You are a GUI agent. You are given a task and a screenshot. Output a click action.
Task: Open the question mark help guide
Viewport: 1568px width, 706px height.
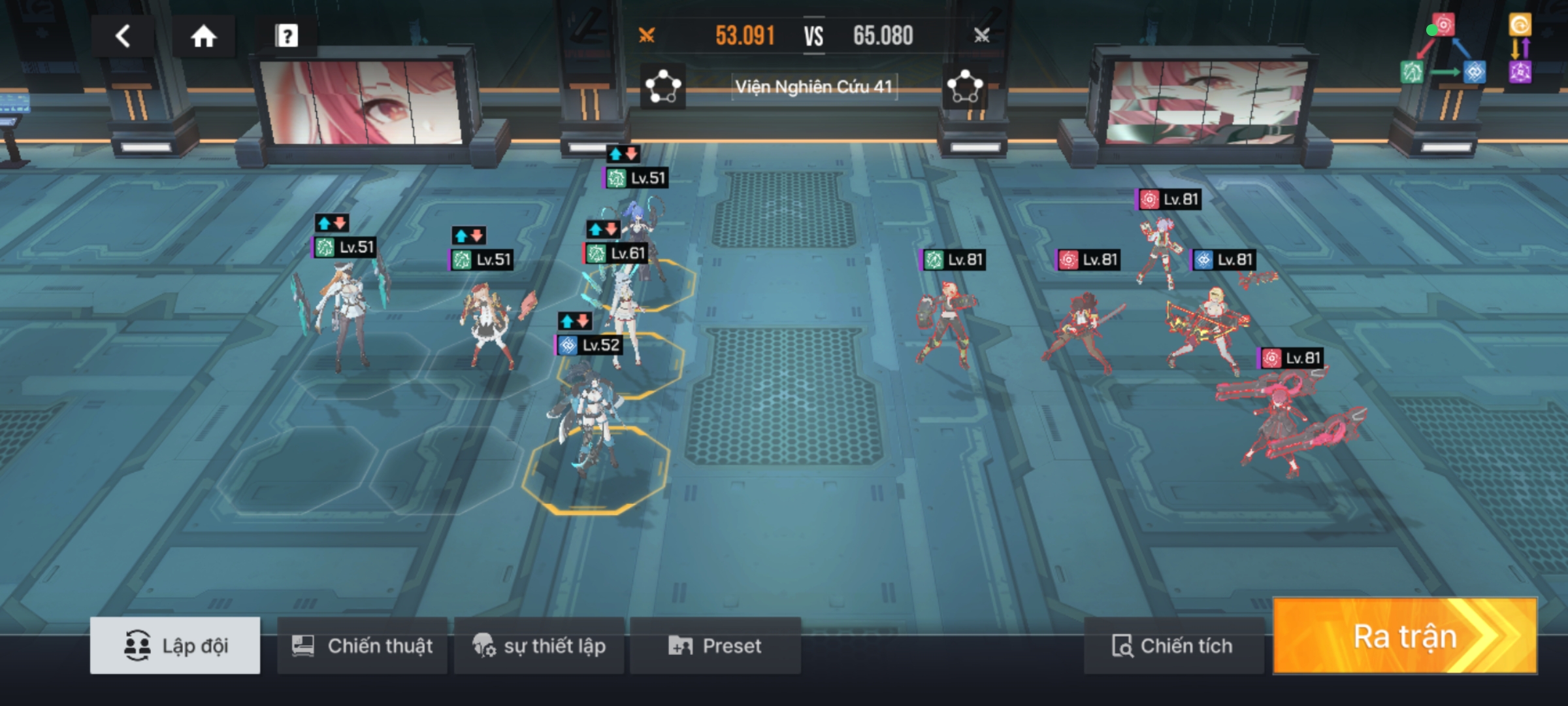[286, 36]
